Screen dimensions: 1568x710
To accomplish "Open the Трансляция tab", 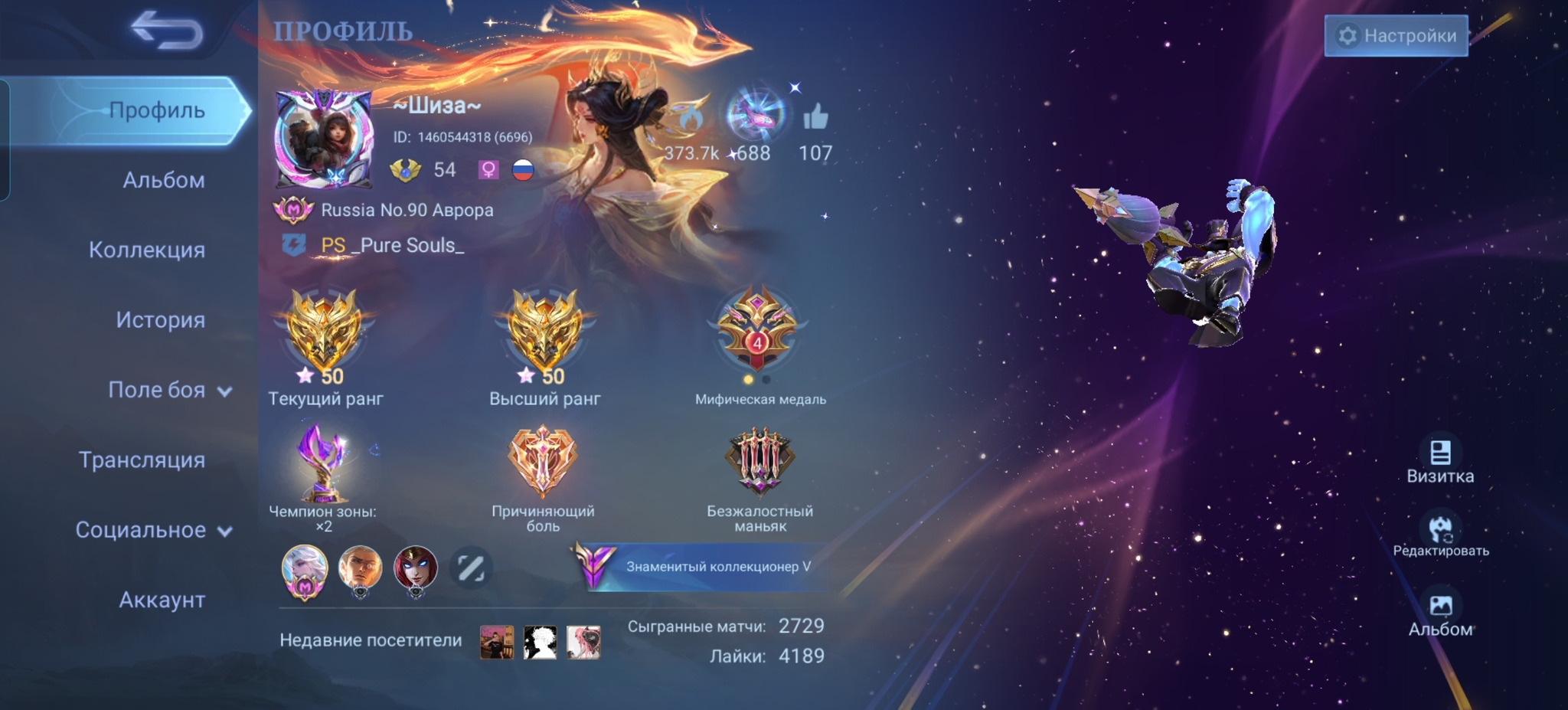I will [142, 460].
